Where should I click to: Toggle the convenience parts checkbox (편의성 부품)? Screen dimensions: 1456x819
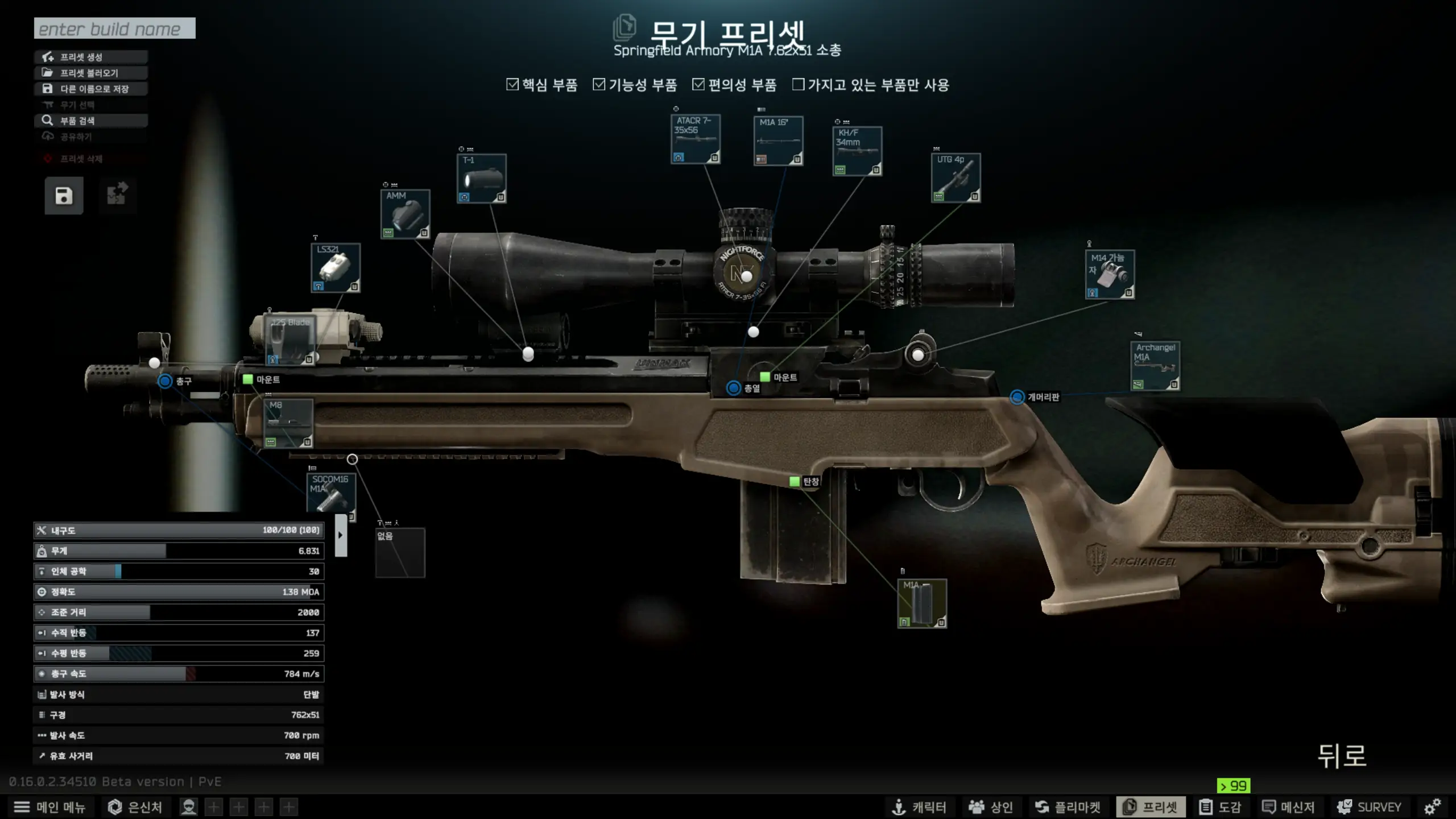point(698,85)
